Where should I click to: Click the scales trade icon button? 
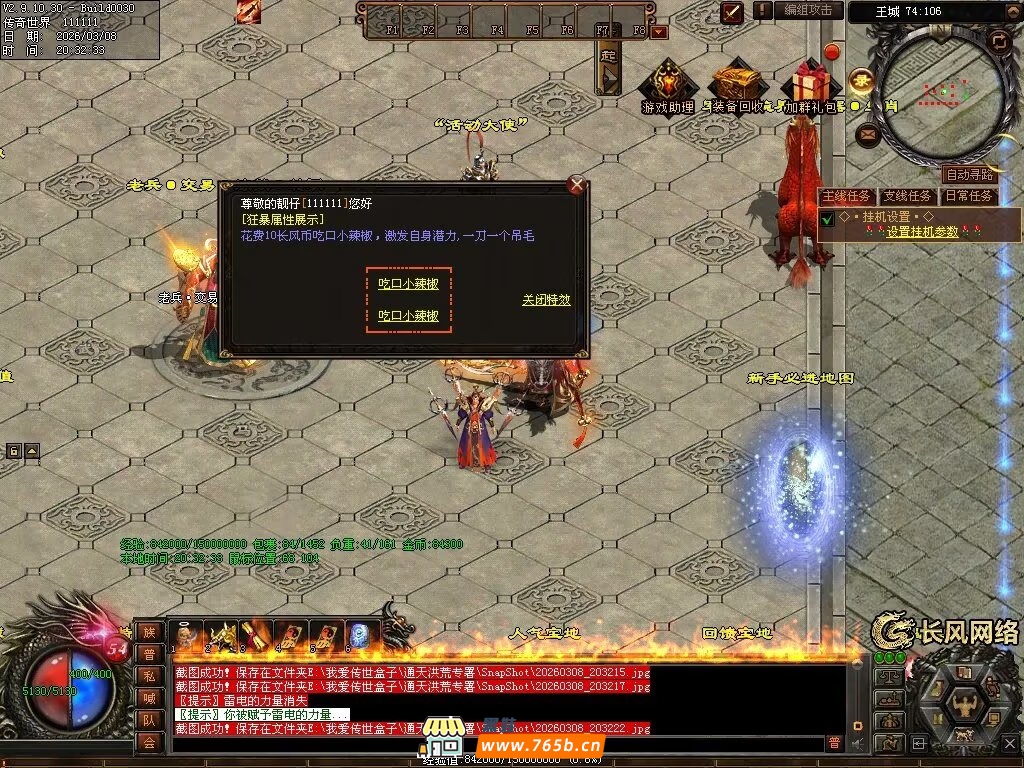888,677
